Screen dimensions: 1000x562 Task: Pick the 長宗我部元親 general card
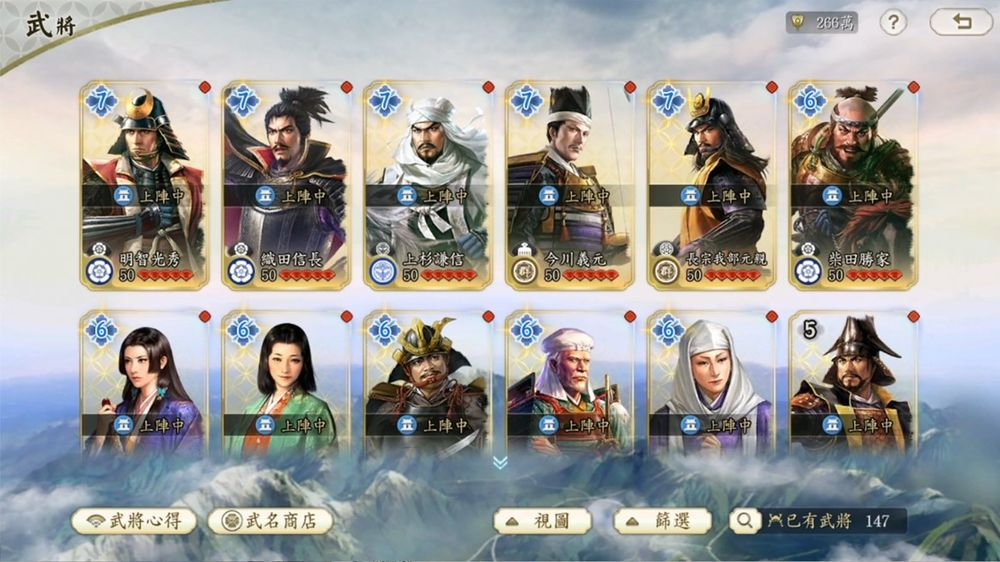[712, 186]
